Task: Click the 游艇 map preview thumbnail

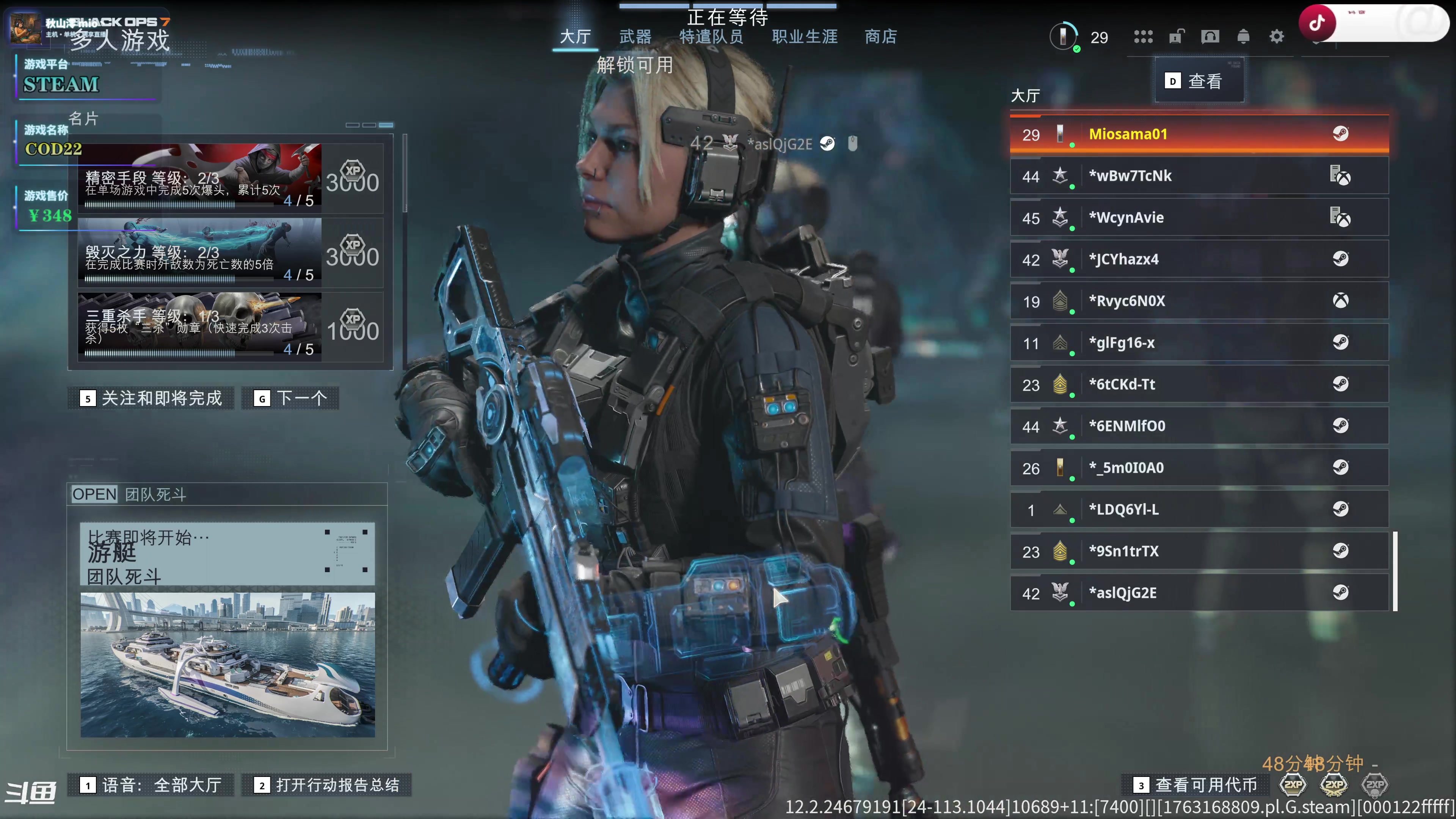Action: pyautogui.click(x=227, y=664)
